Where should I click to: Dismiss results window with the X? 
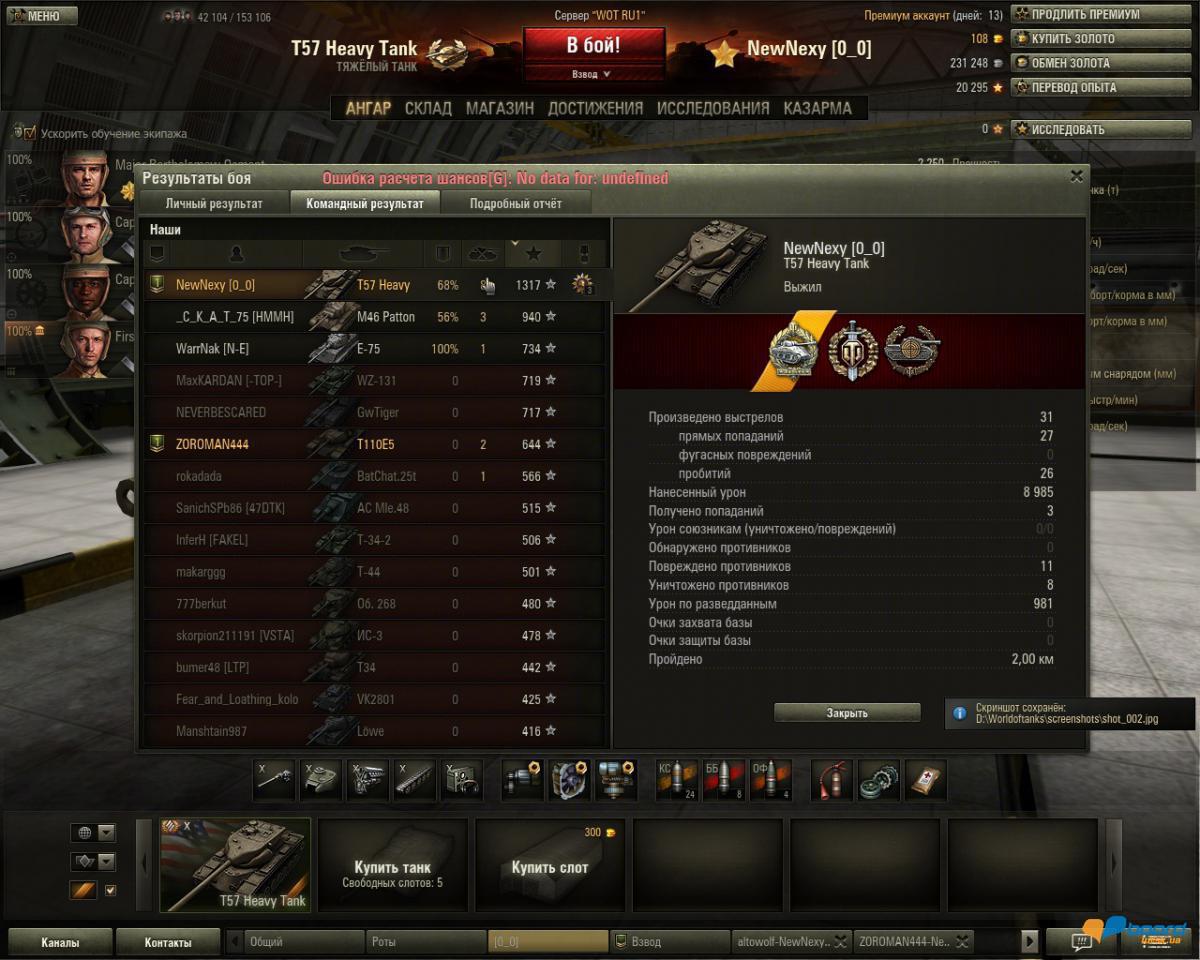1076,176
